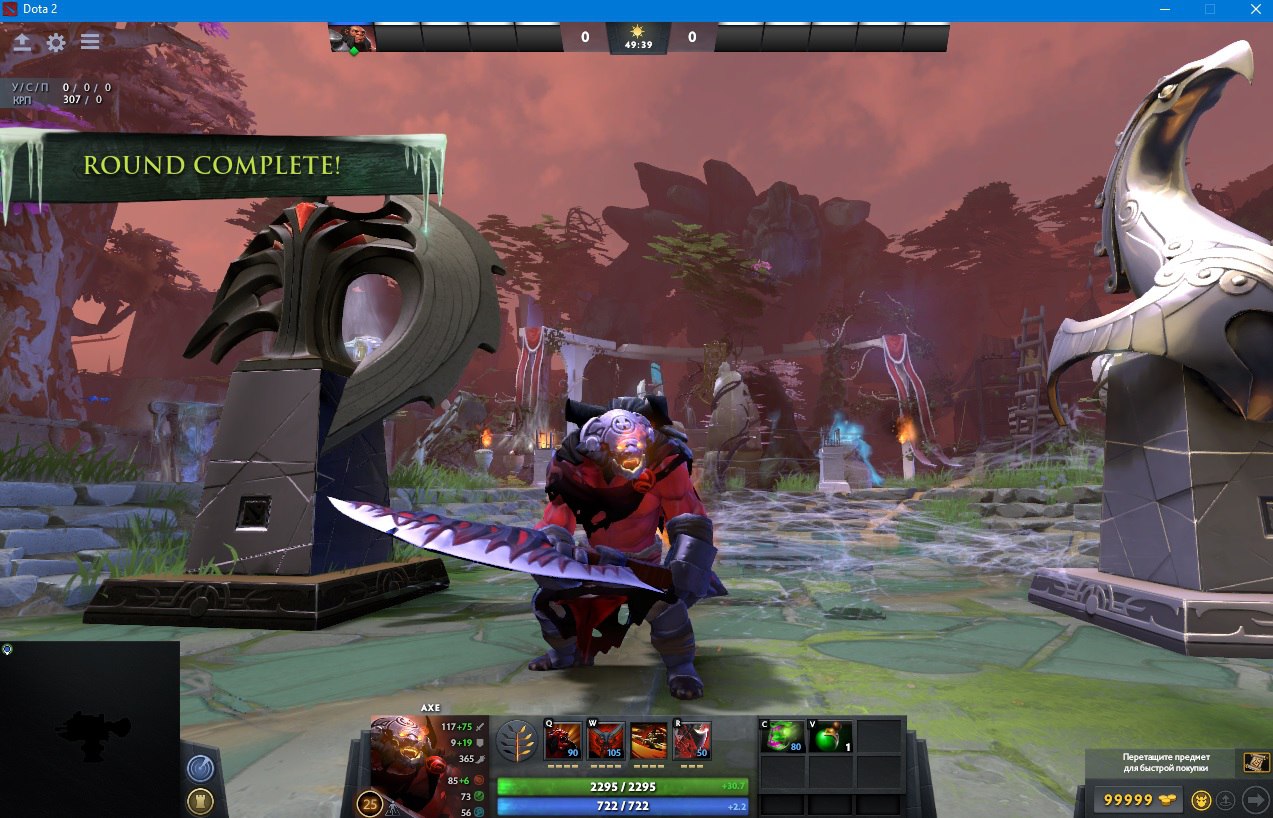Minimize the Dota 2 window
This screenshot has height=818, width=1273.
pos(1165,9)
